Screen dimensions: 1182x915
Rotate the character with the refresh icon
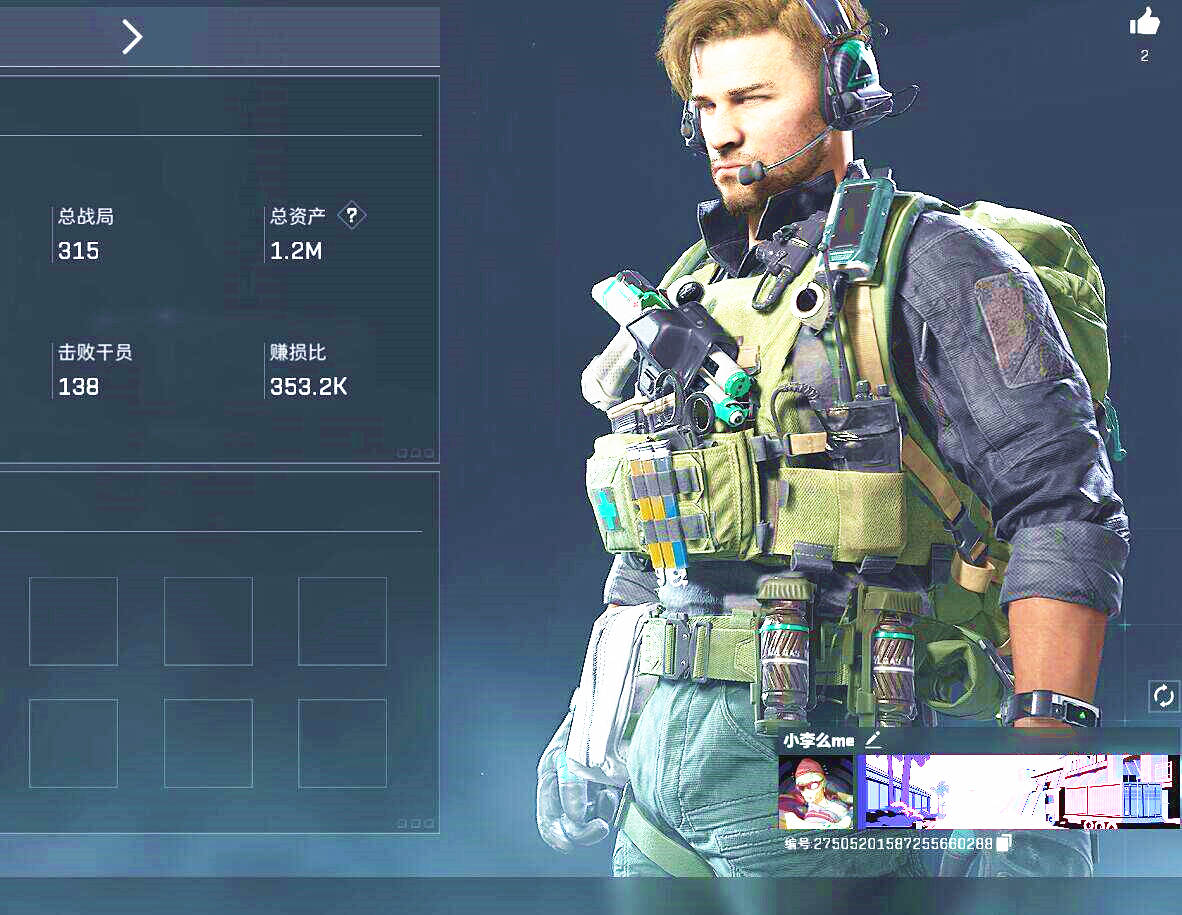coord(1163,696)
